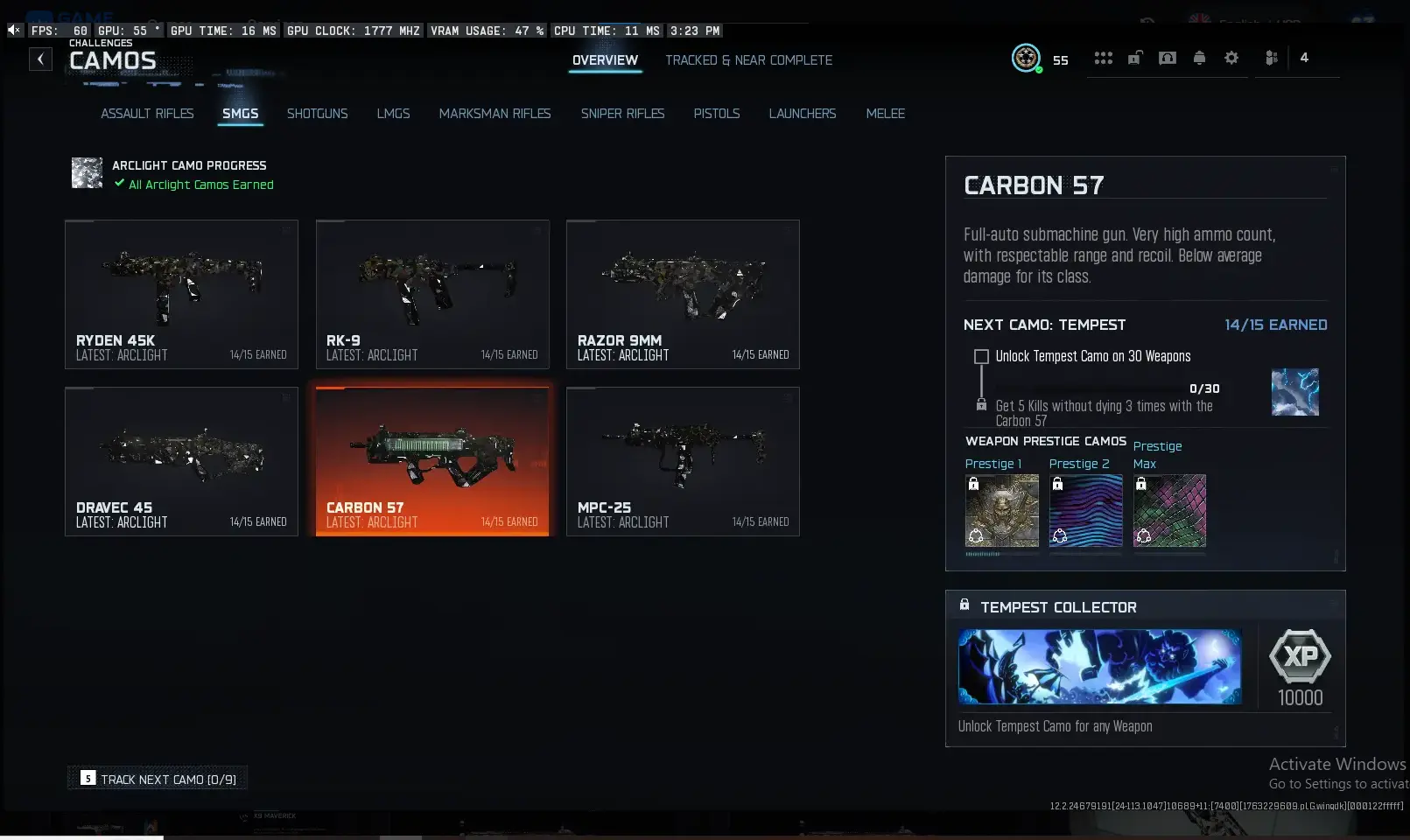1410x840 pixels.
Task: Open the voice chat headset icon
Action: point(1167,58)
